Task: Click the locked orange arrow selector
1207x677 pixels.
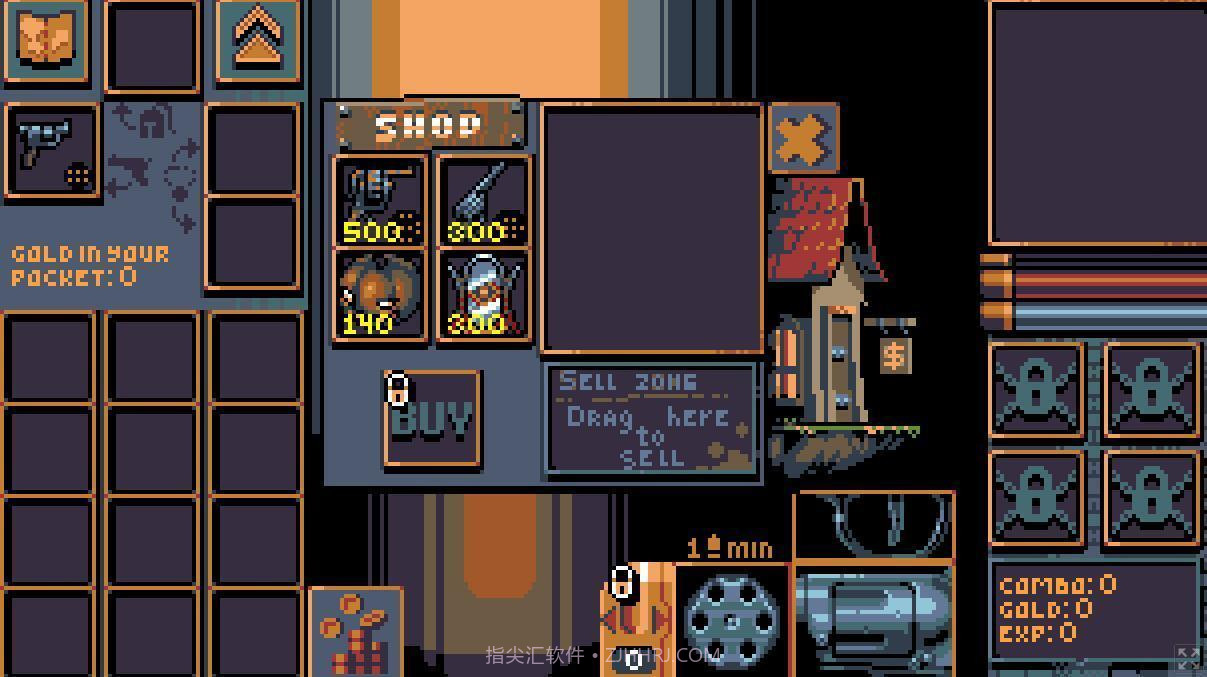Action: click(x=637, y=620)
